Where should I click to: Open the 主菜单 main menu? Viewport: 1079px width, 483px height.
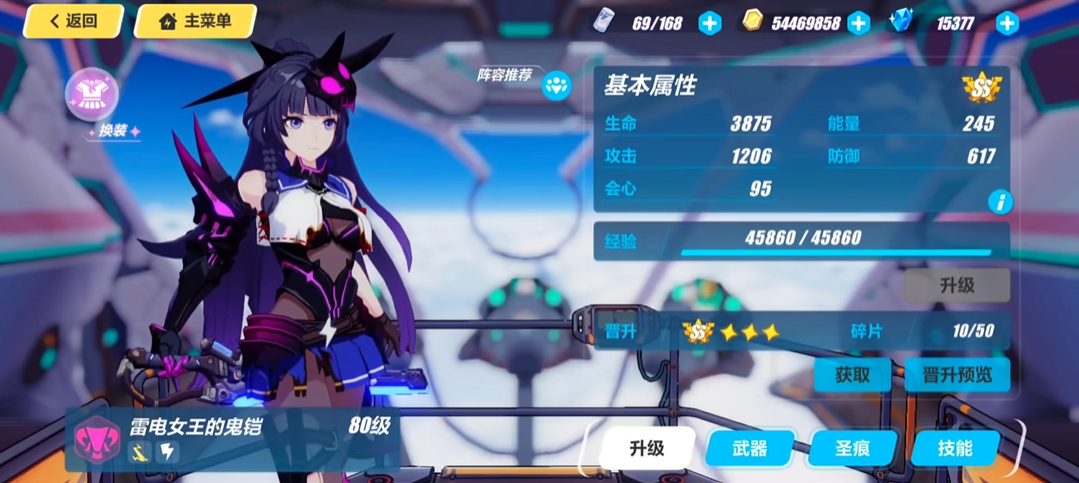(x=194, y=21)
